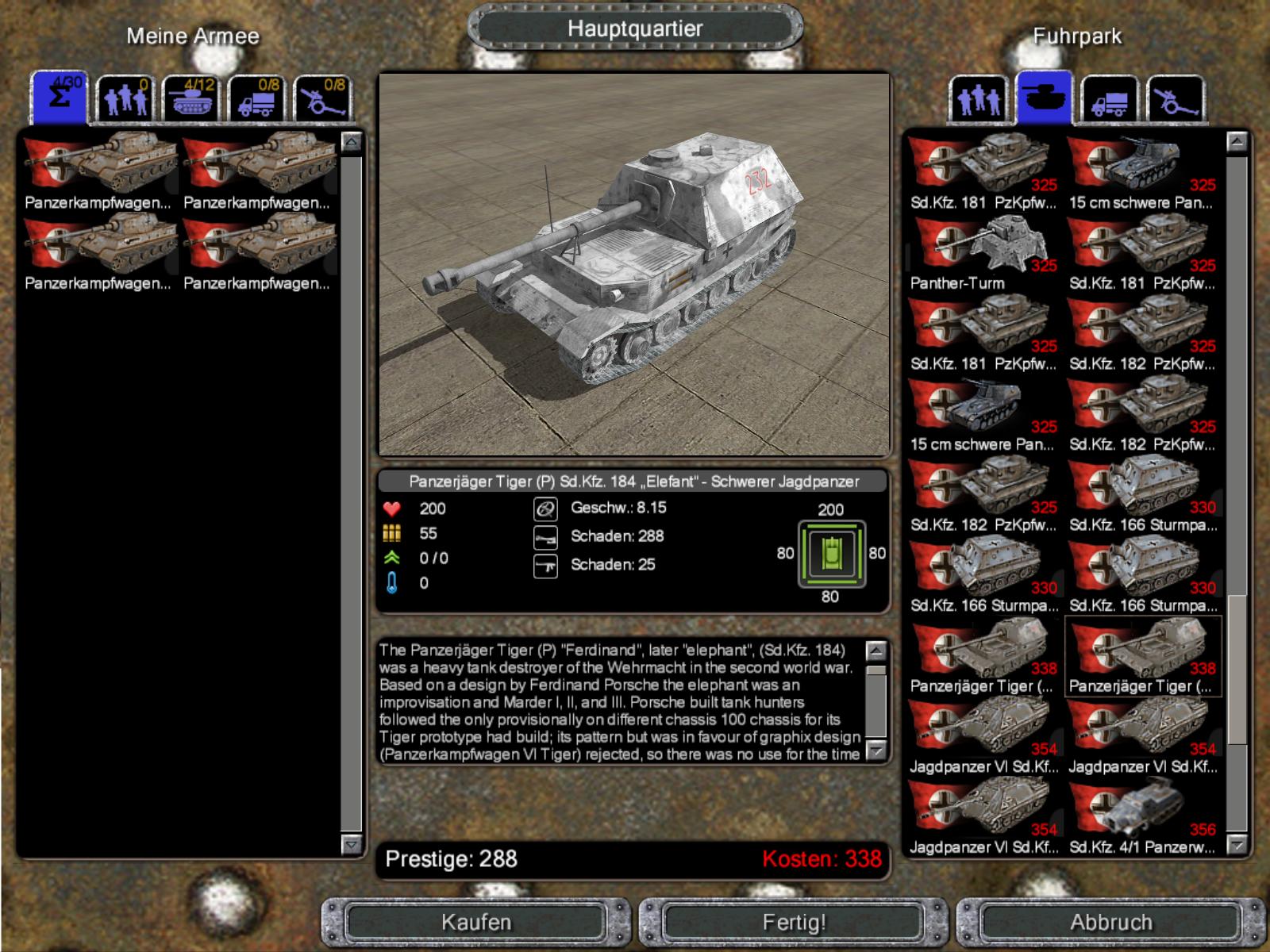Click the unit description's scroll-down arrow
The width and height of the screenshot is (1270, 952).
876,750
